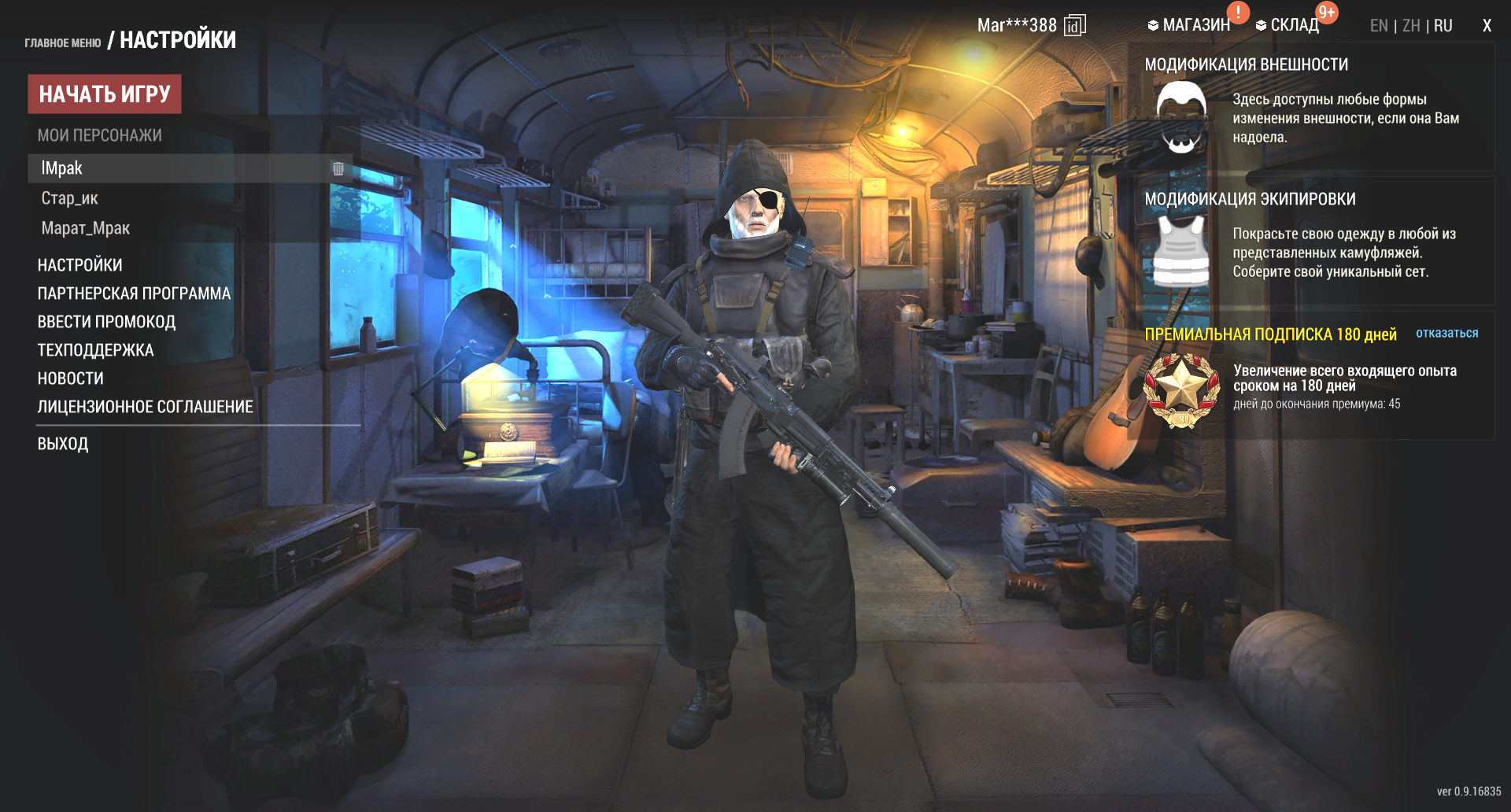Image resolution: width=1511 pixels, height=812 pixels.
Task: Open ТЕХПОДДЕРЖКА
Action: 96,350
